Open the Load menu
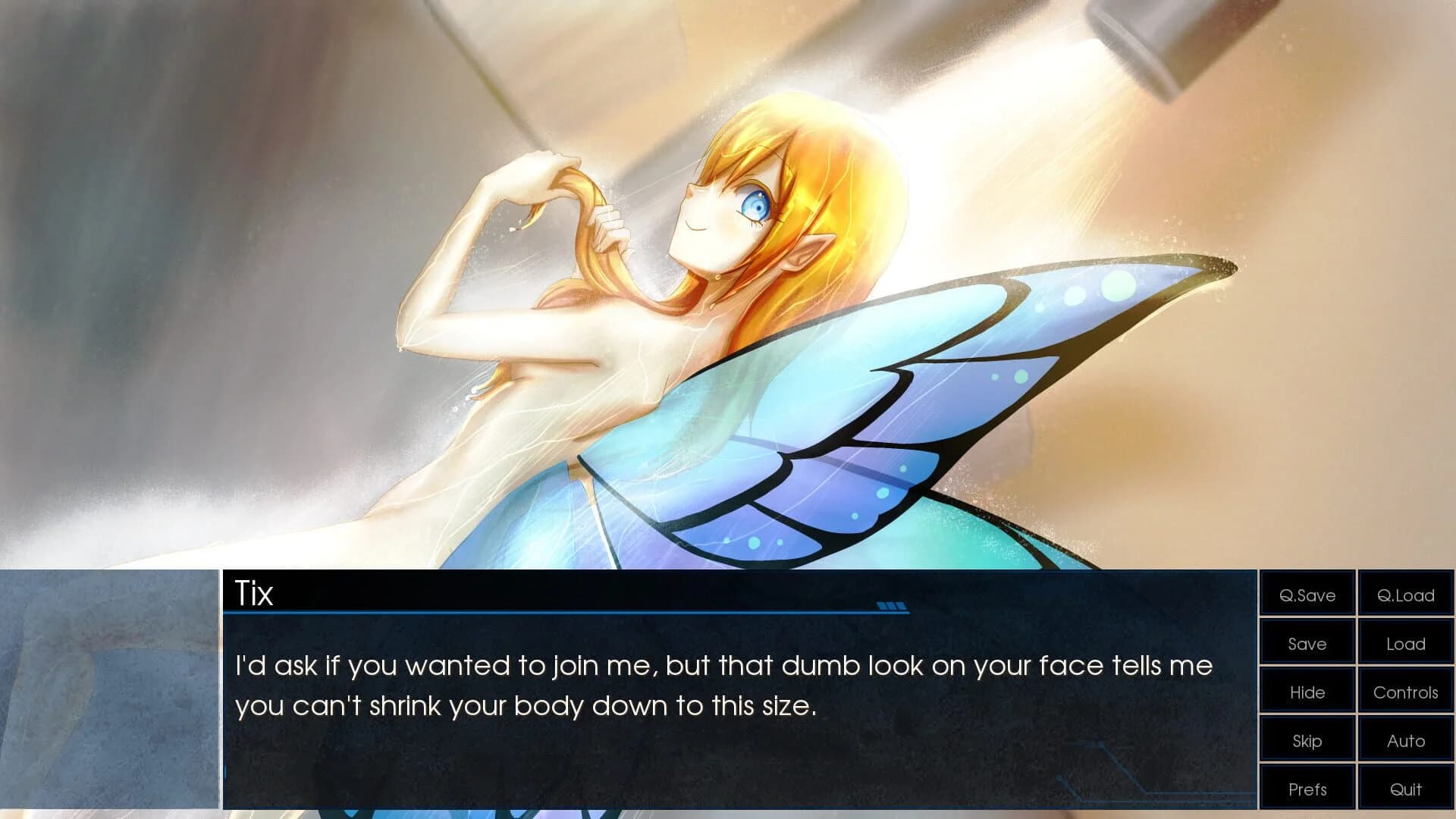The image size is (1456, 819). coord(1405,643)
